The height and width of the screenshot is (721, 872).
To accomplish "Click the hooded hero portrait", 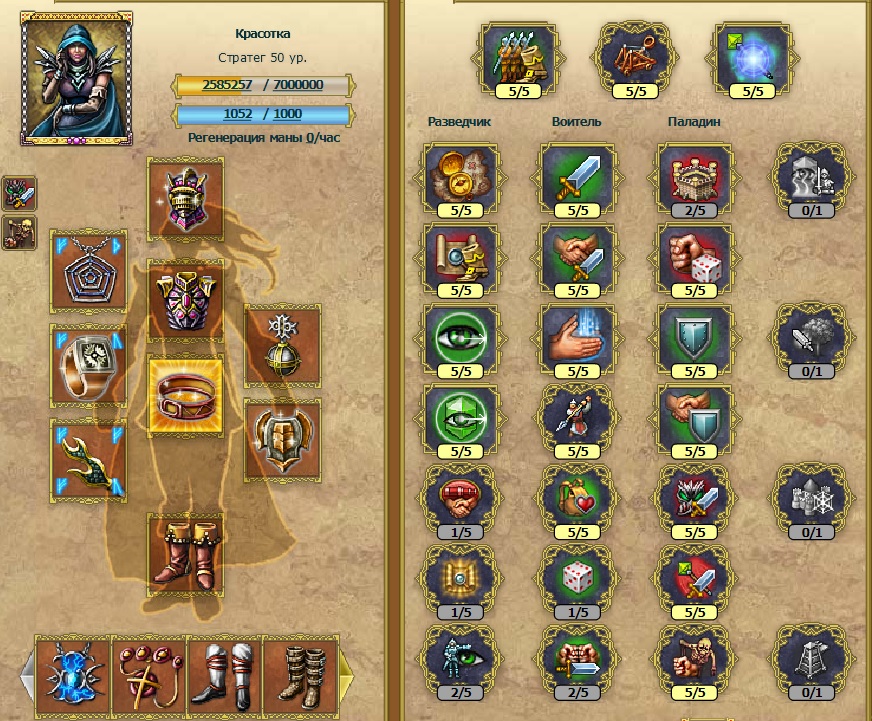I will point(76,78).
